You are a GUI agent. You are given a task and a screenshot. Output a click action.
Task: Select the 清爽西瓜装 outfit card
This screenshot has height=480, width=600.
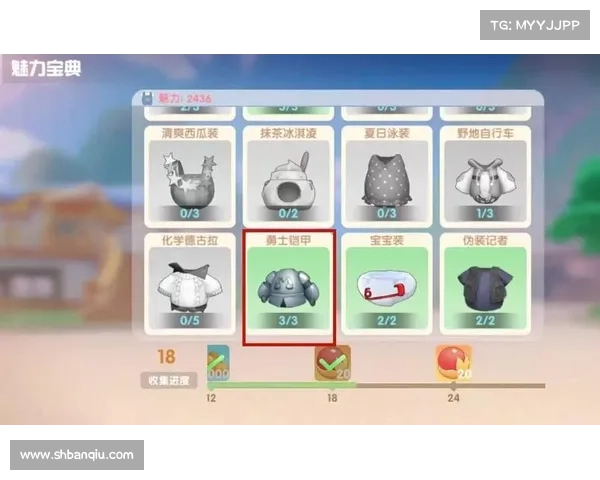189,173
